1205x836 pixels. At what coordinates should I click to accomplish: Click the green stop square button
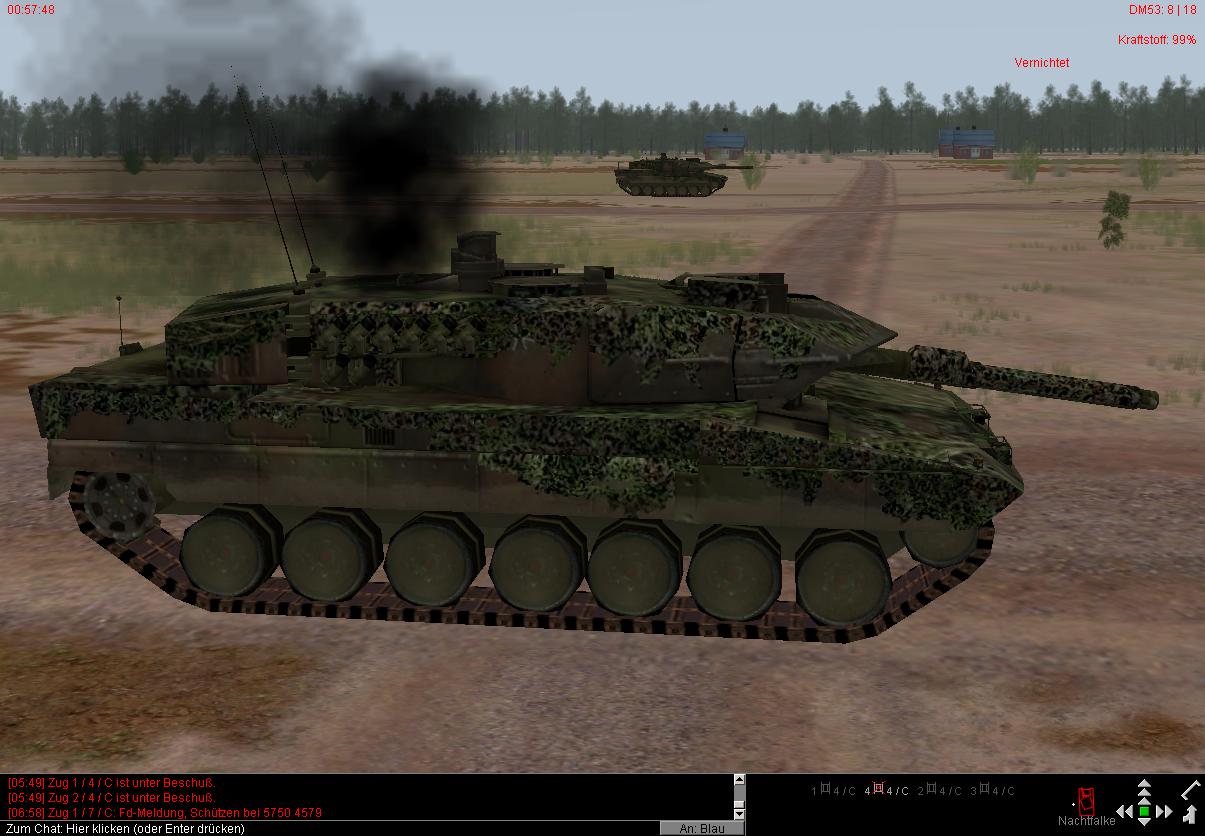point(1145,812)
